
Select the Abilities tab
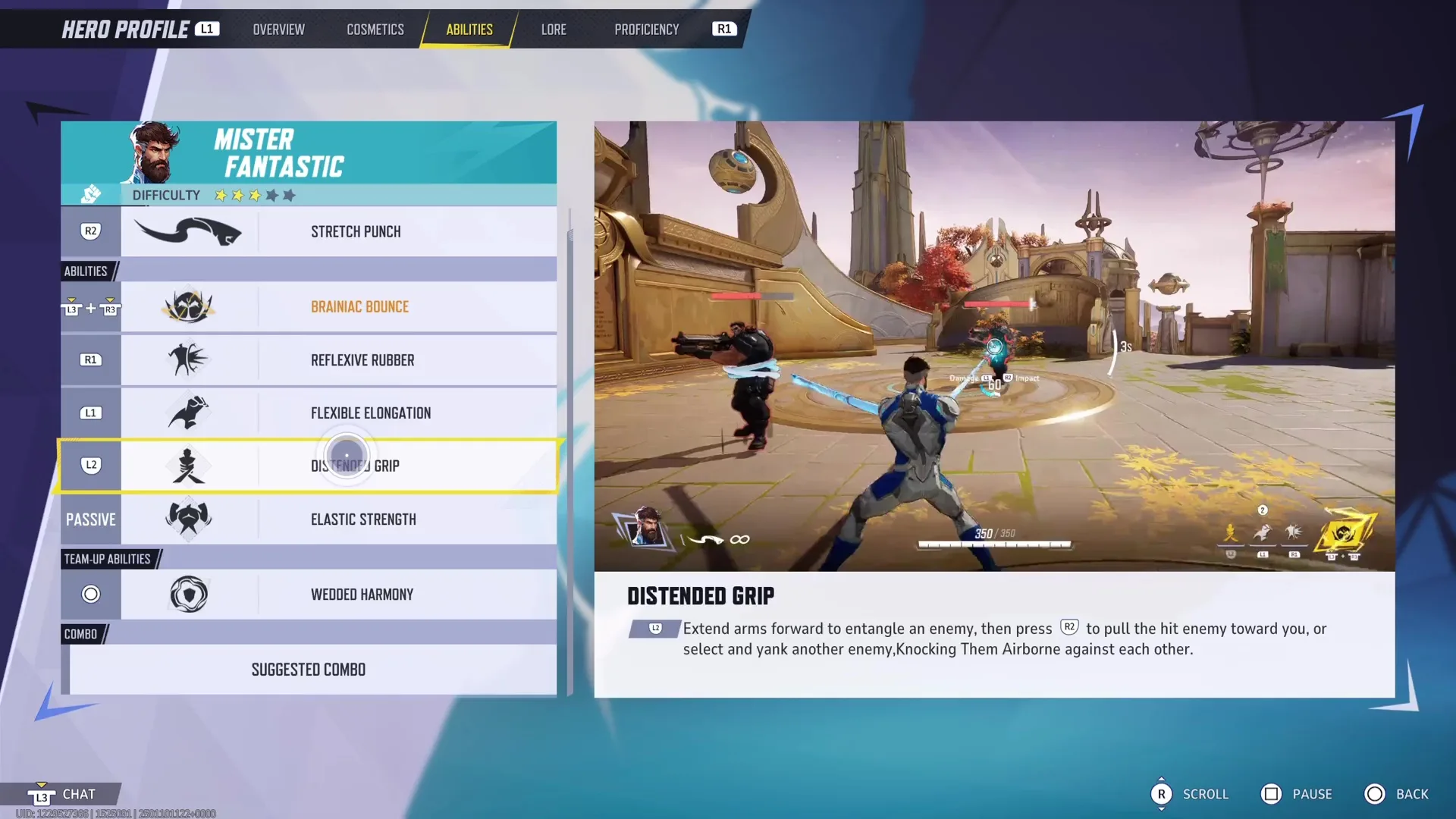coord(469,30)
